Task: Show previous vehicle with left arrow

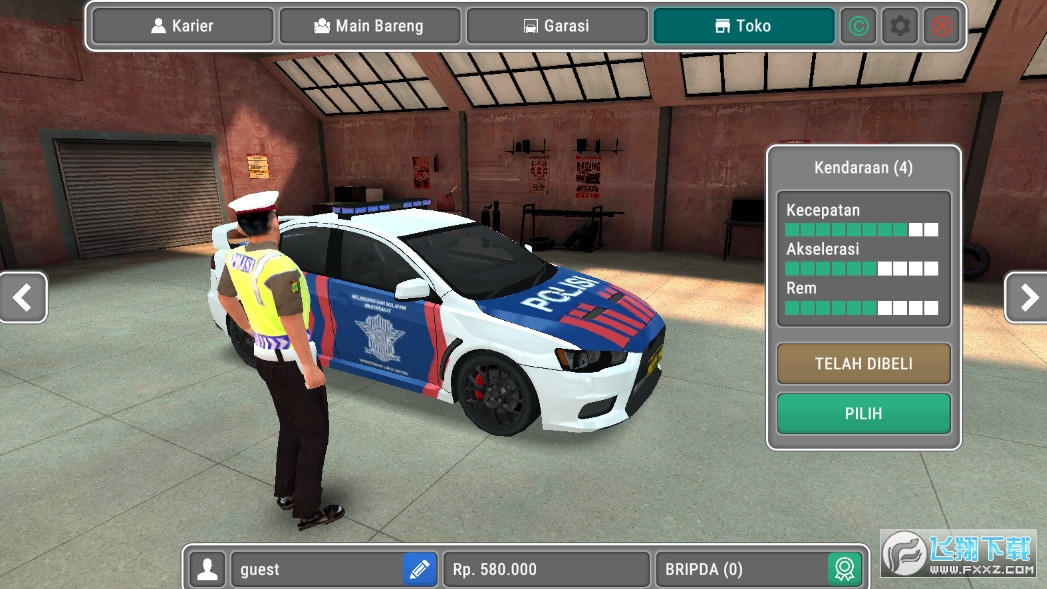Action: [x=22, y=297]
